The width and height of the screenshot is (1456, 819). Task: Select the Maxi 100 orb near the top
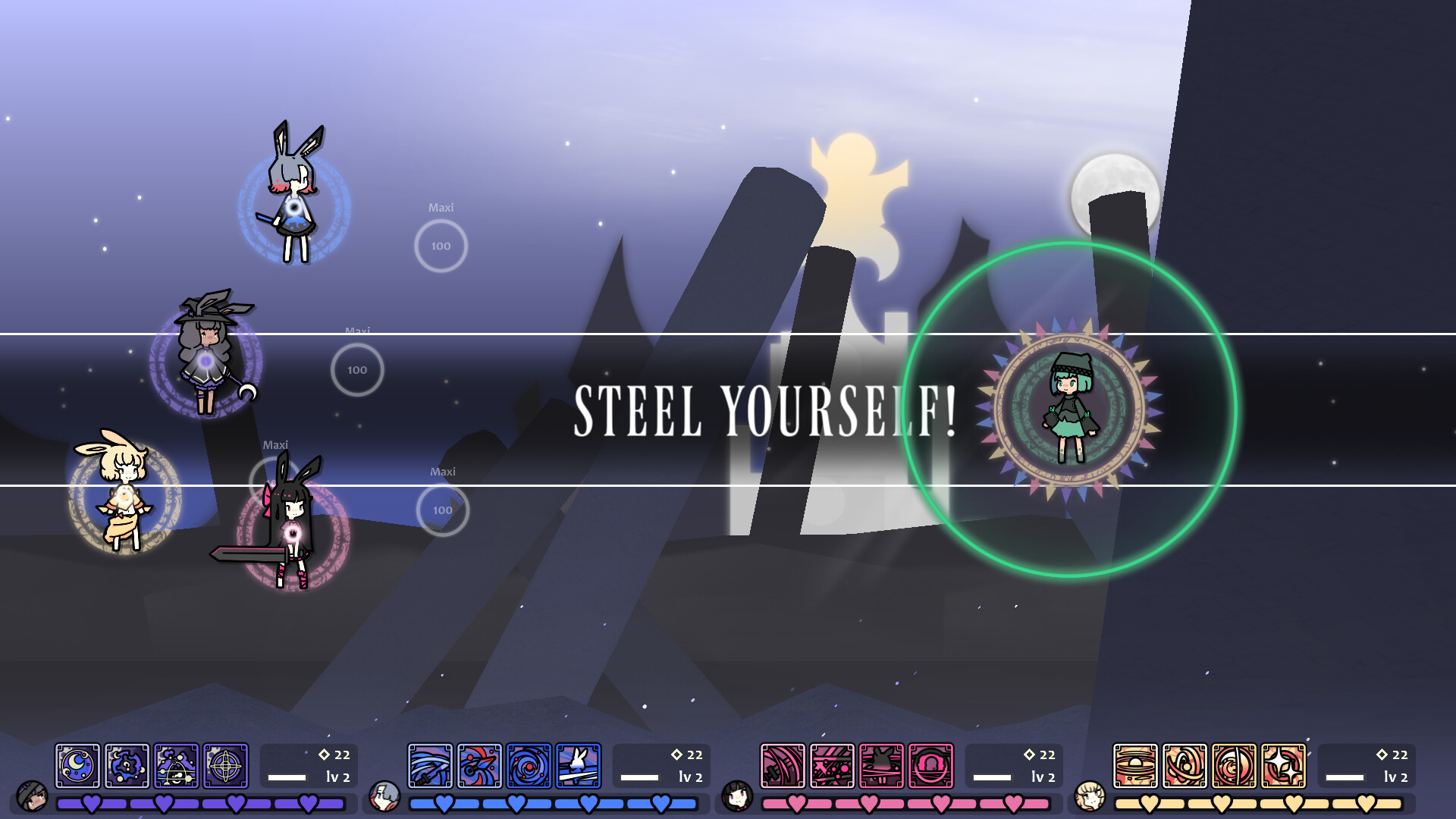441,244
